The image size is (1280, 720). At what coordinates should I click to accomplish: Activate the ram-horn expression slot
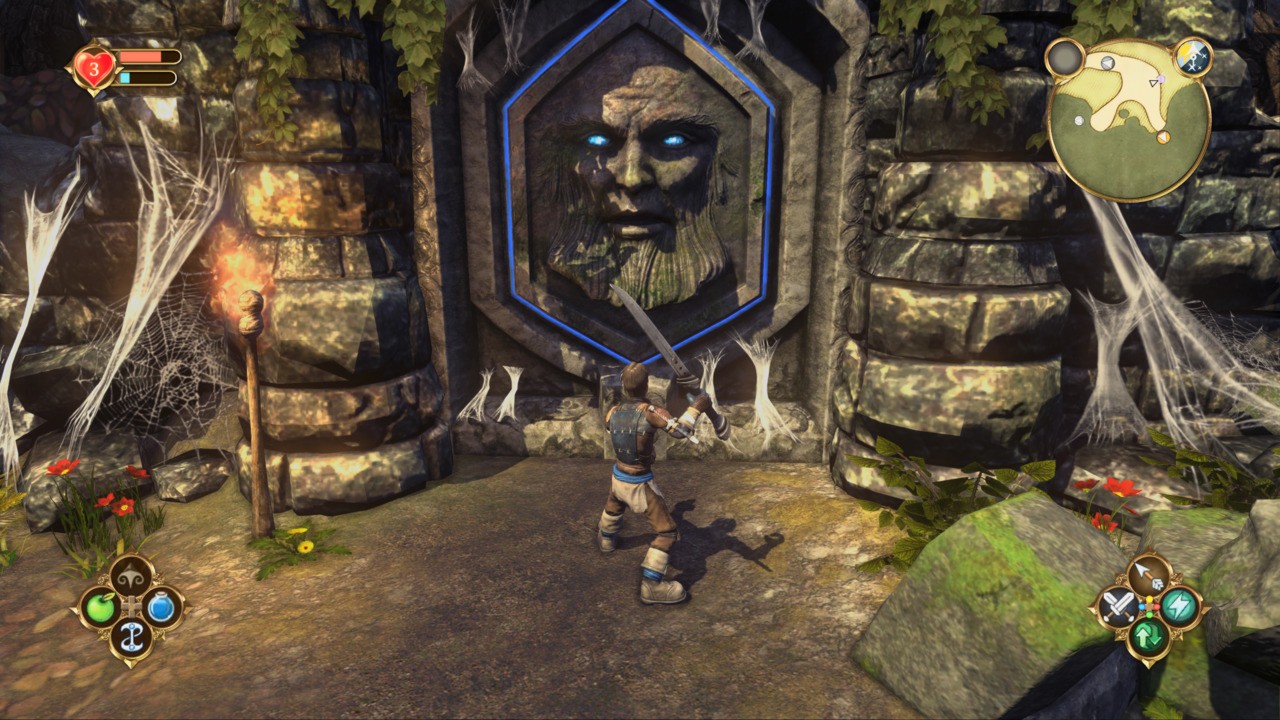131,575
